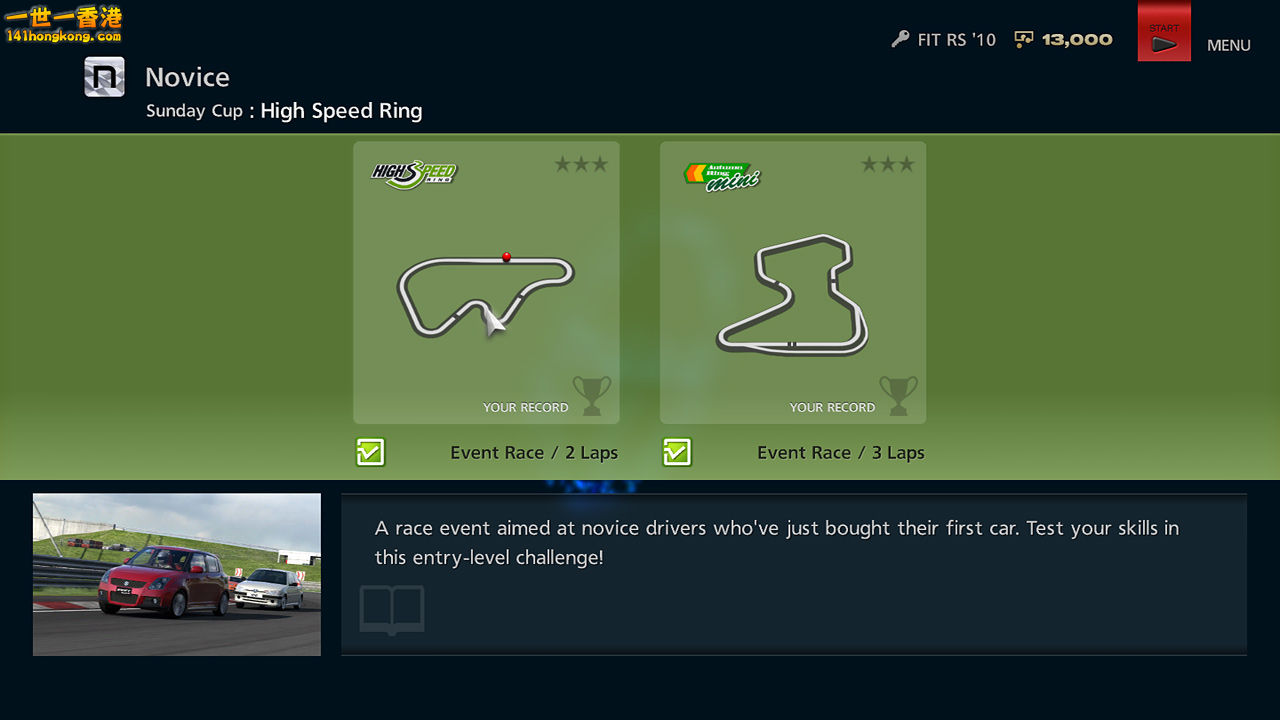This screenshot has height=720, width=1280.
Task: Click the Event Race / 3 Laps label
Action: click(x=841, y=452)
